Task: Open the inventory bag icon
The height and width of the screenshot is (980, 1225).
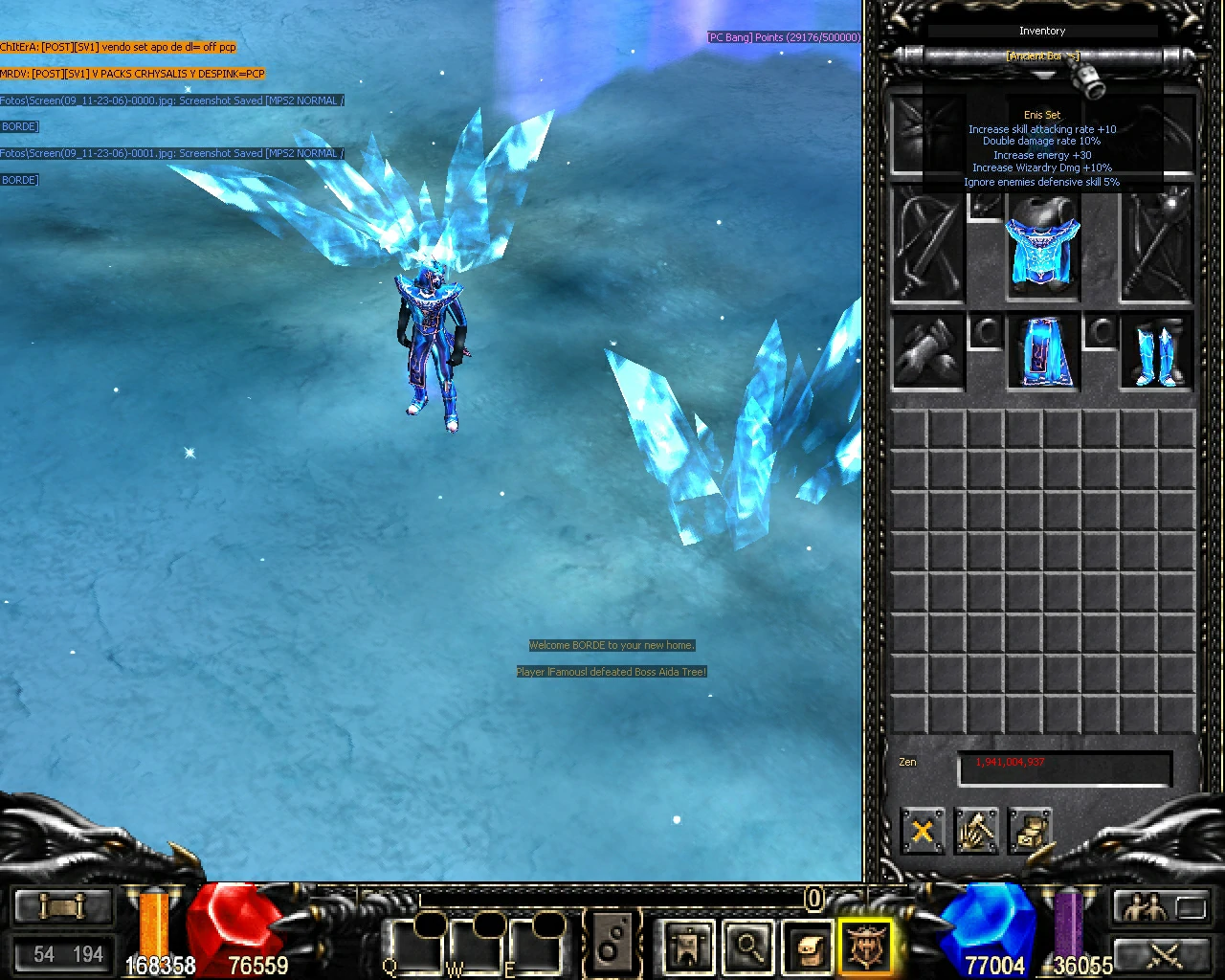Action: 807,945
